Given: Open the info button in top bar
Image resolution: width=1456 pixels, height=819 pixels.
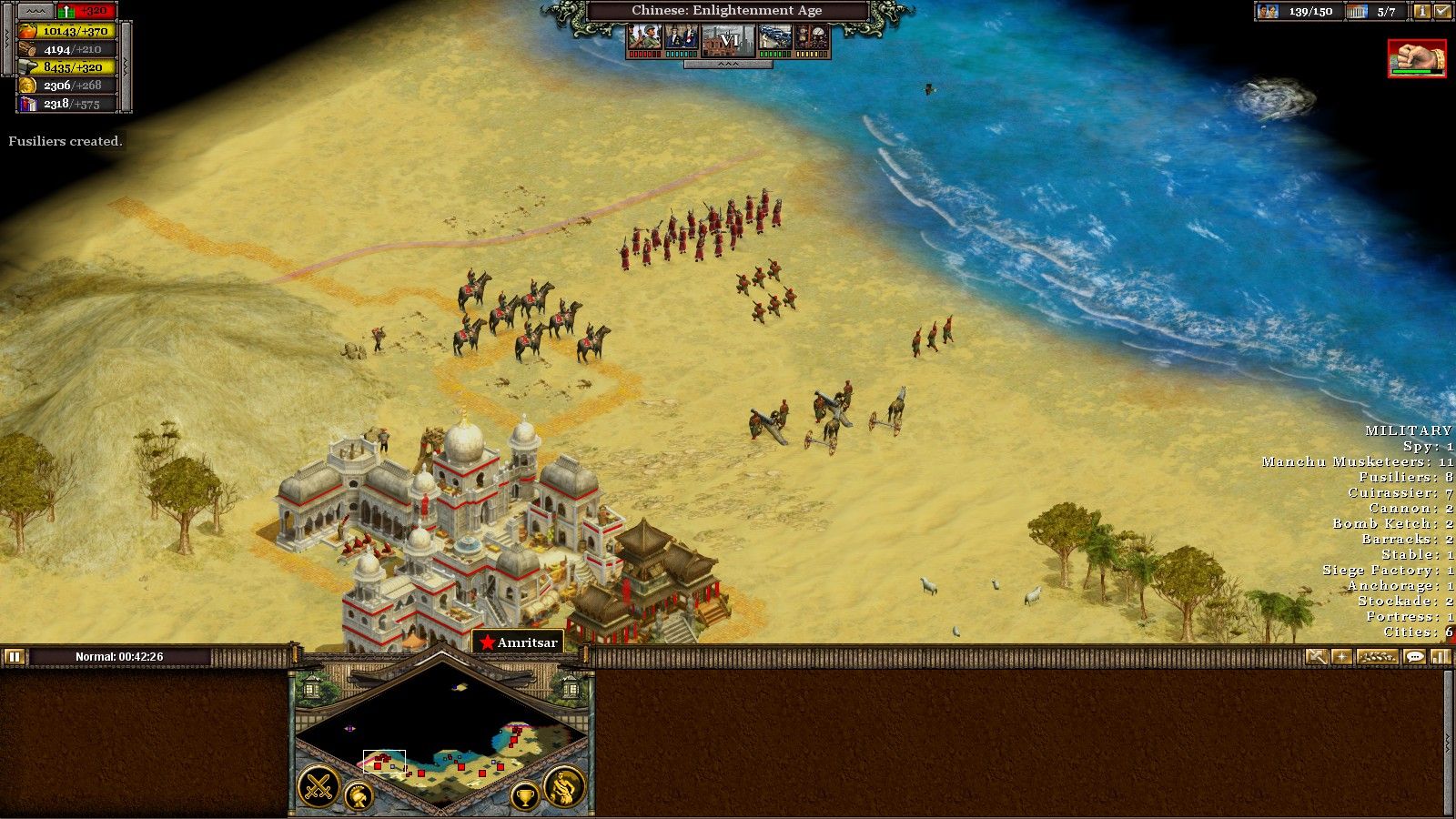Looking at the screenshot, I should click(x=1421, y=12).
